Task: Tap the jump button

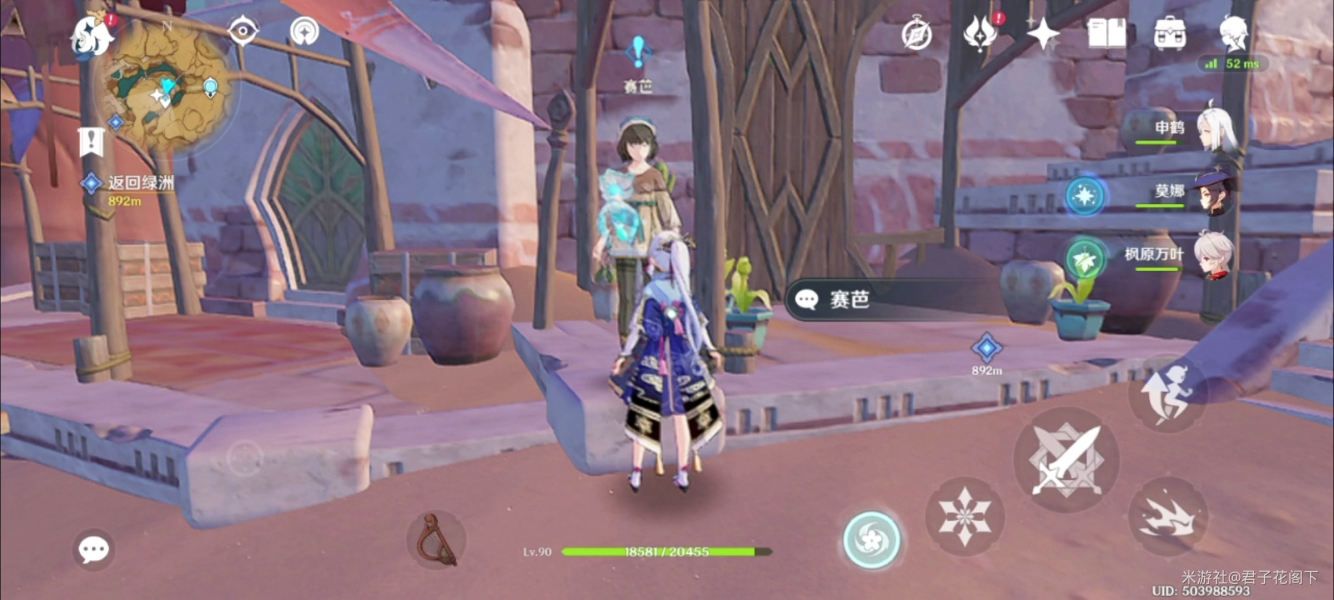Action: point(1168,394)
